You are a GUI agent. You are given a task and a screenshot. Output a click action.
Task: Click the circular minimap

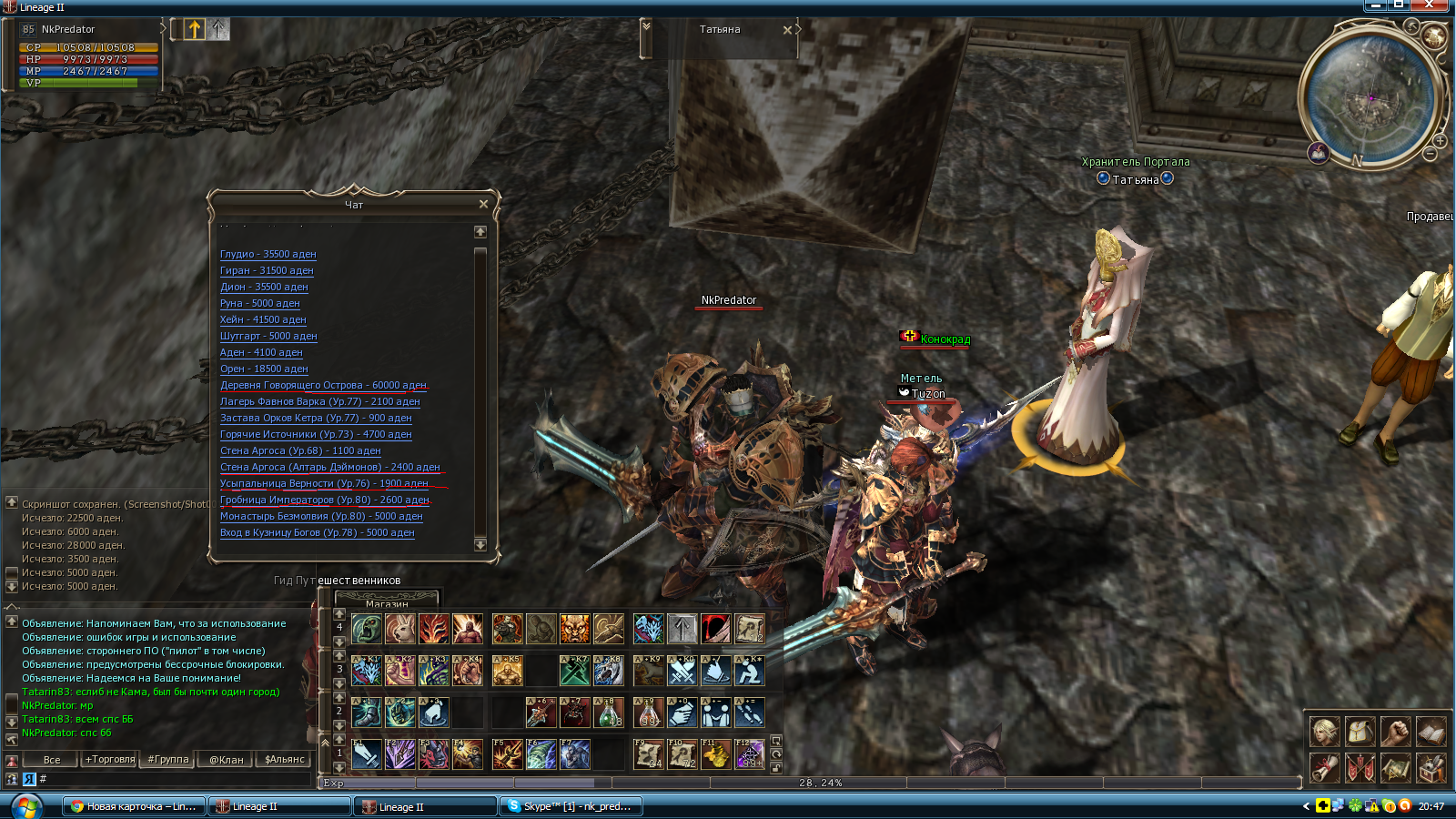1371,96
